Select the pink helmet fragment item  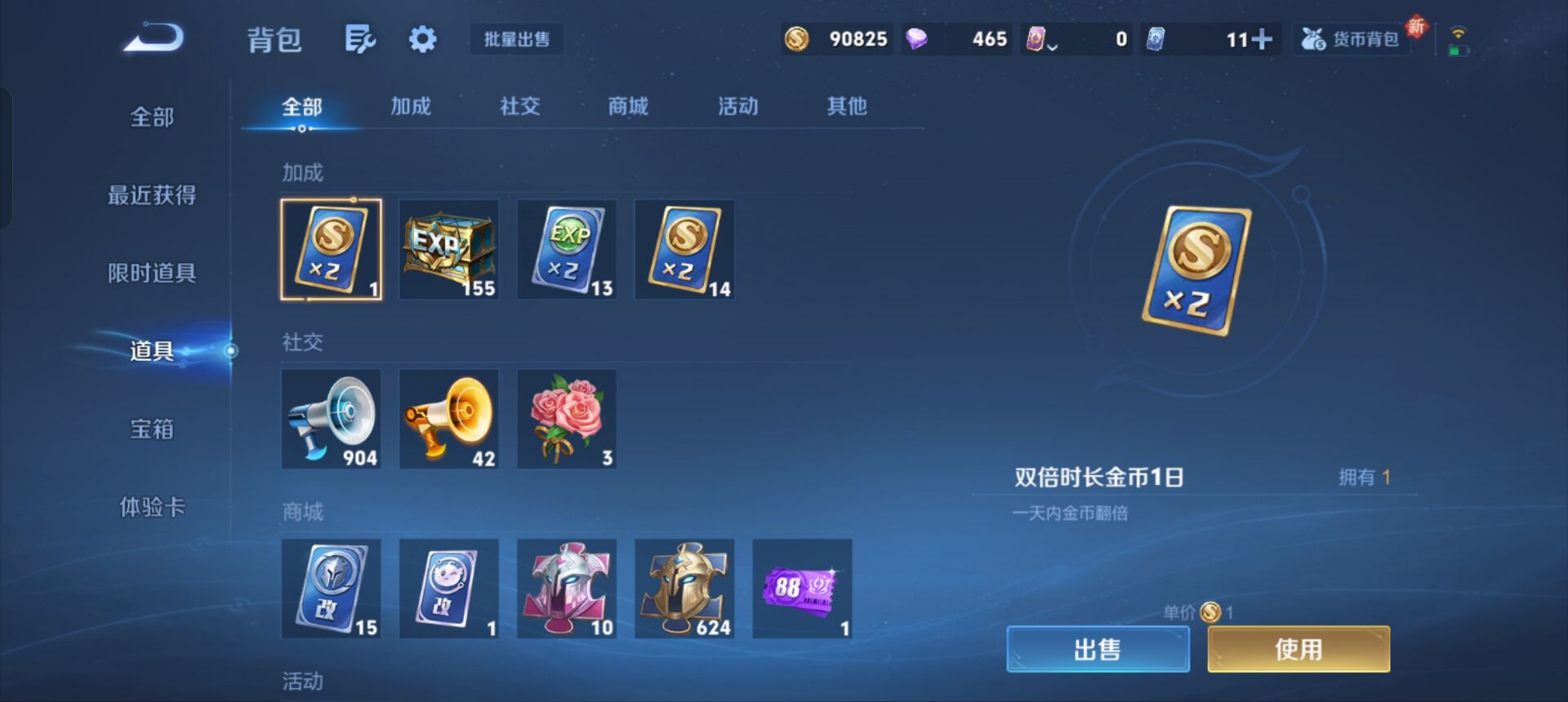[567, 588]
